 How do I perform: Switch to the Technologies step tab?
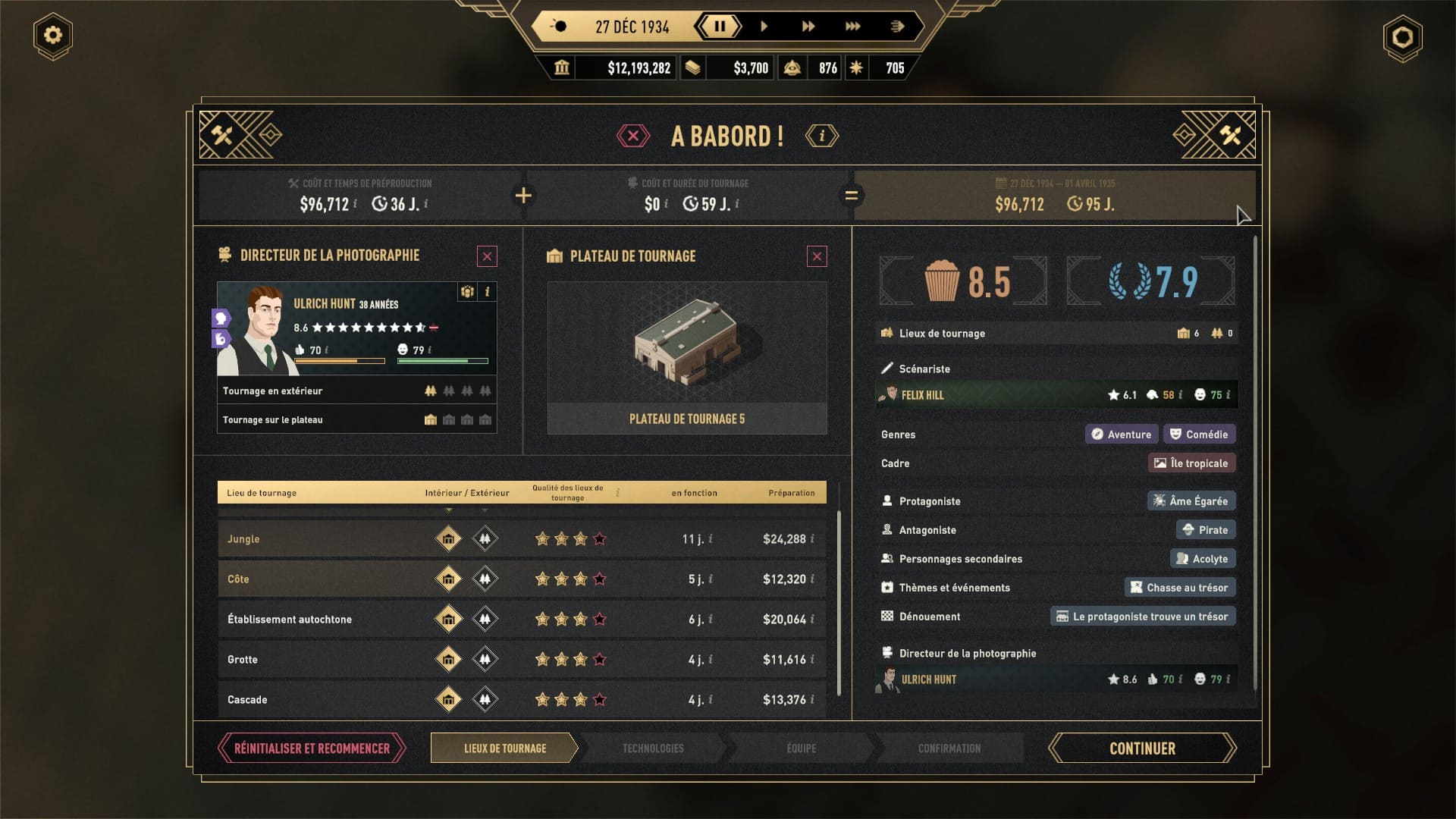click(x=653, y=748)
